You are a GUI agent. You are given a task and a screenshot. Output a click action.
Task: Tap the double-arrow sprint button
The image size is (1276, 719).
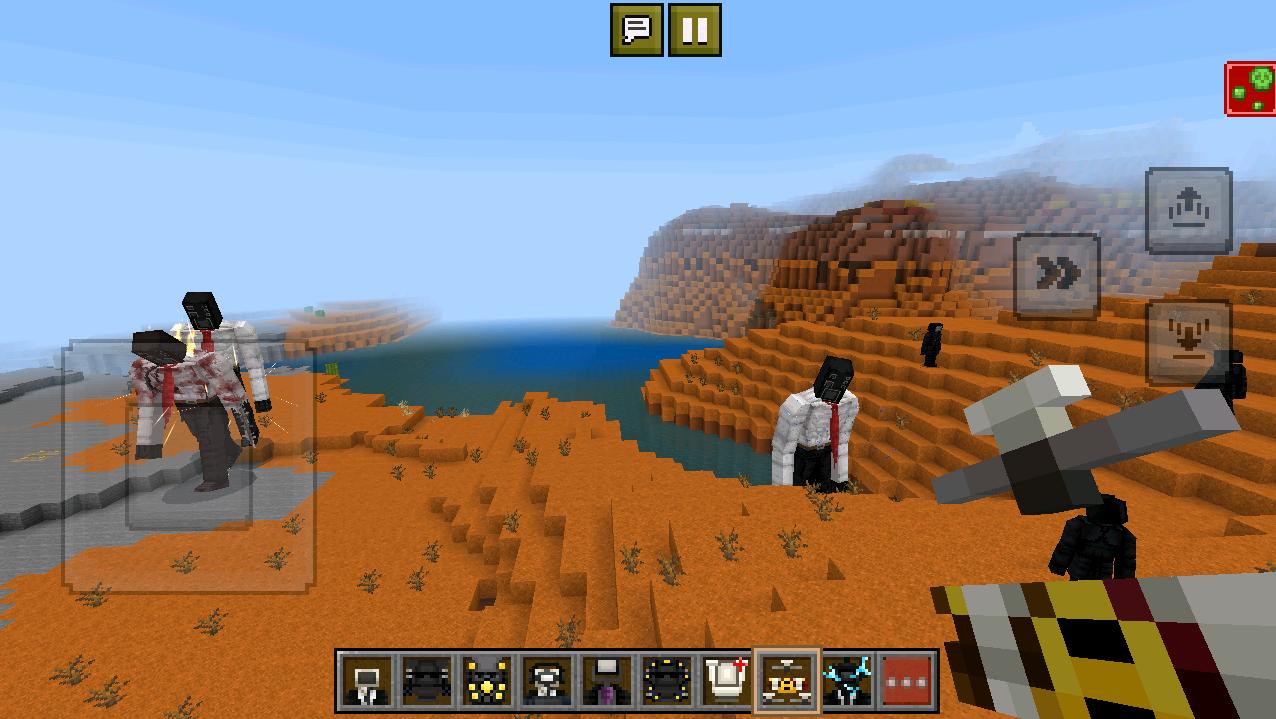1057,274
